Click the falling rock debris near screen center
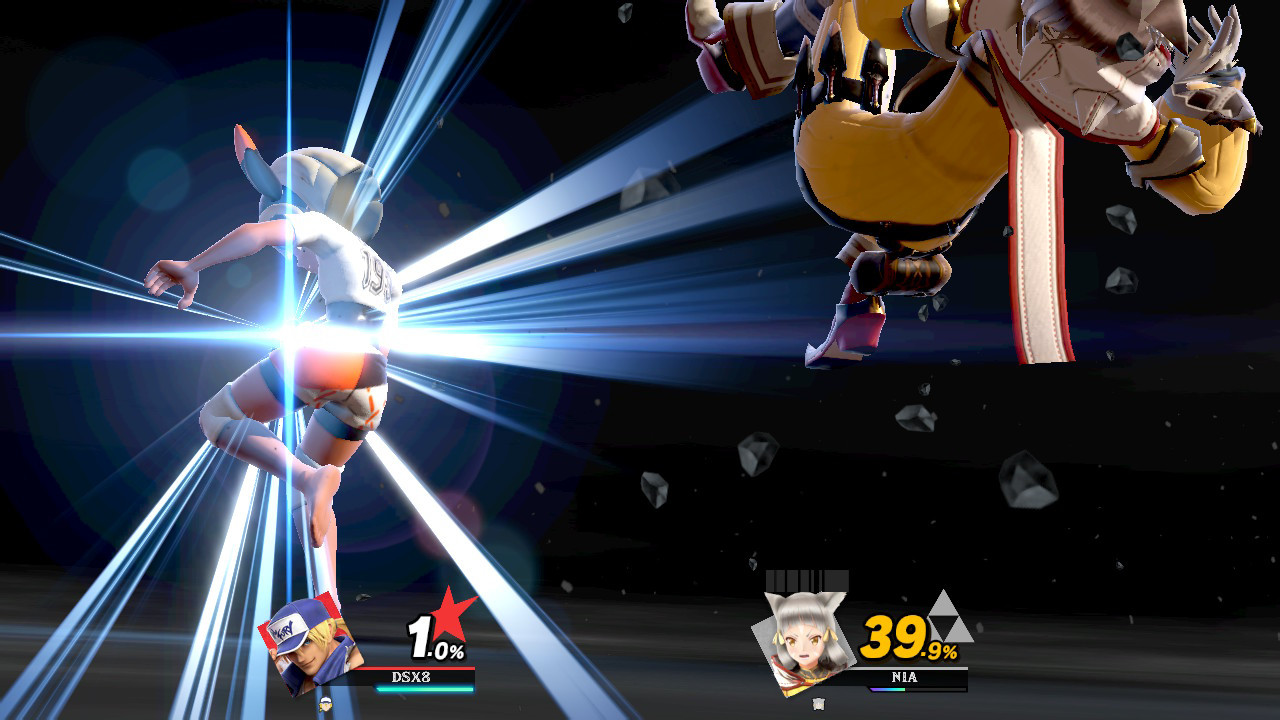Image resolution: width=1280 pixels, height=720 pixels. click(x=655, y=490)
